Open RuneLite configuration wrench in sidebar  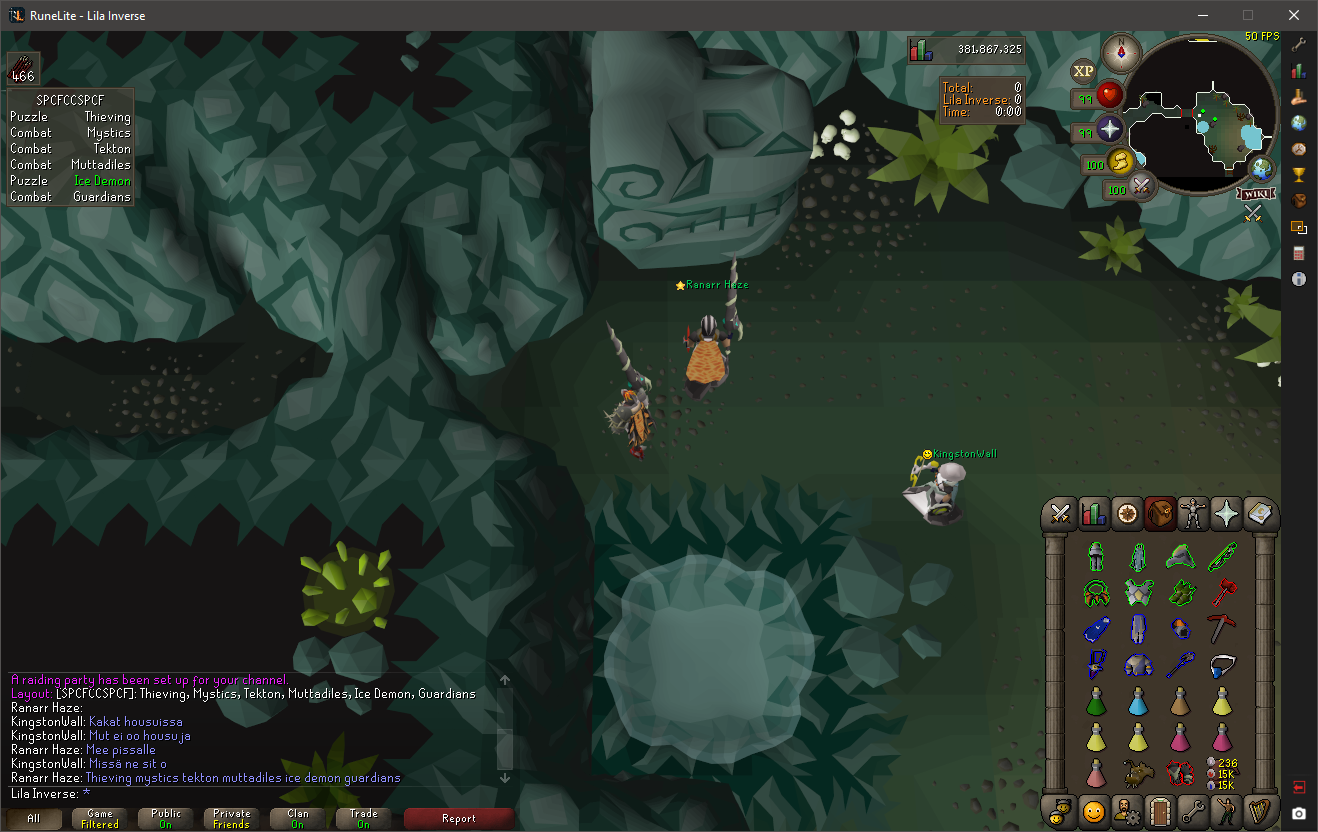pyautogui.click(x=1299, y=45)
